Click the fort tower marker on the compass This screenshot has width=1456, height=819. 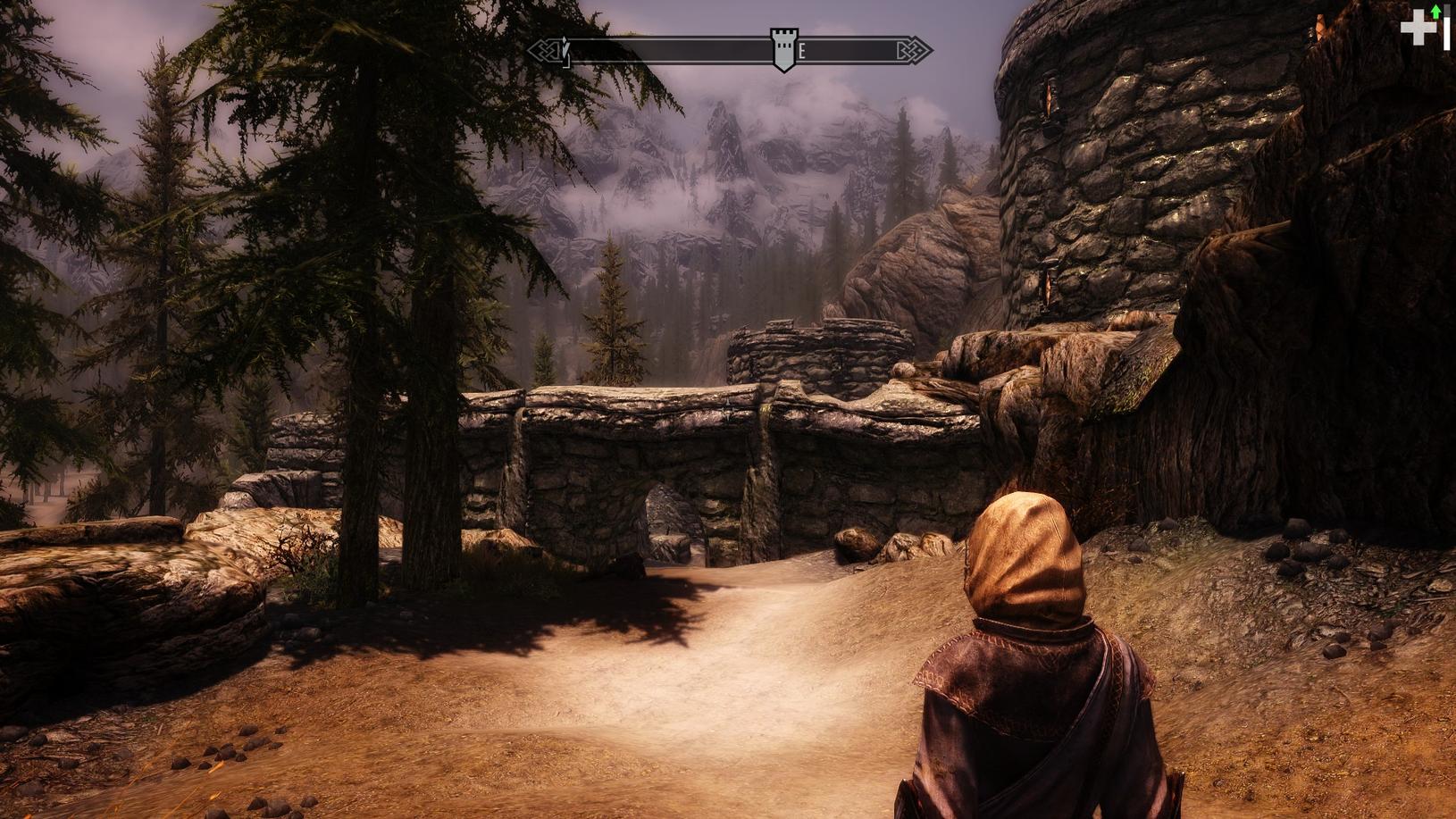[x=783, y=49]
